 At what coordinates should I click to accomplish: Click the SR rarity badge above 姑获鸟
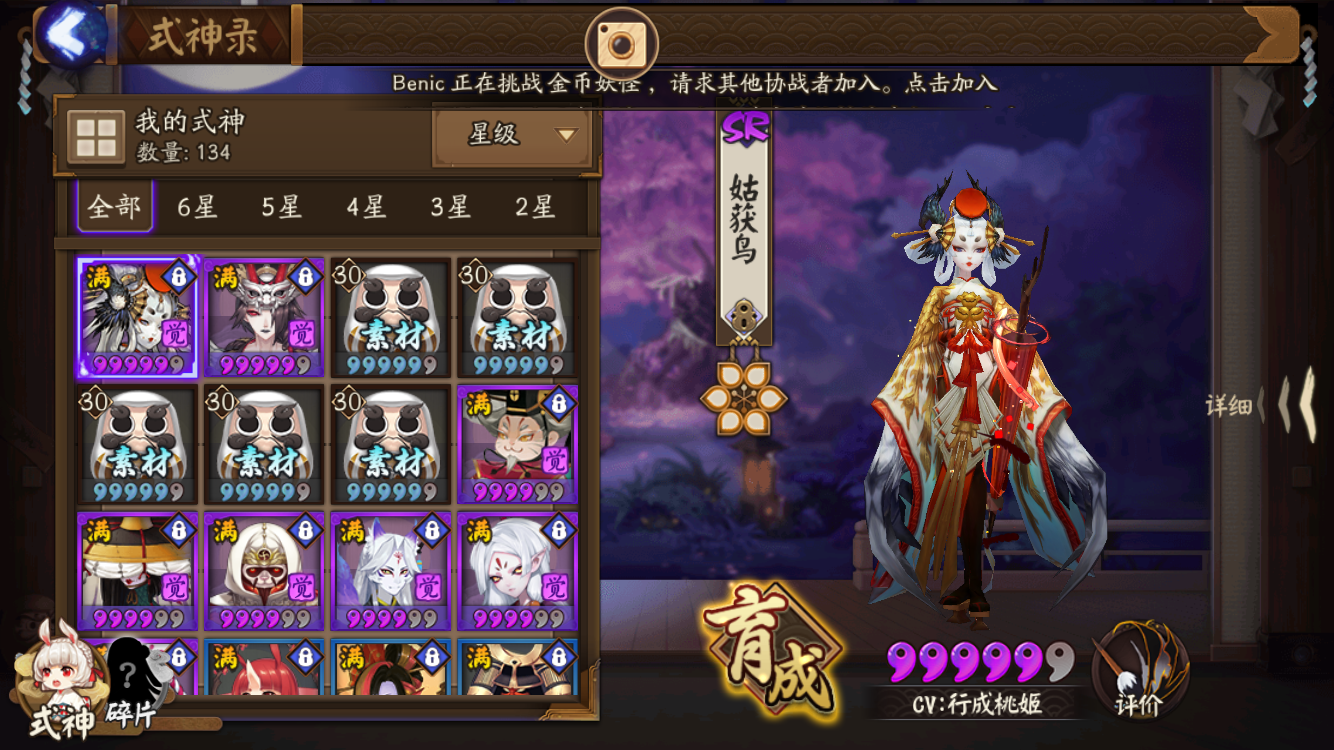click(x=744, y=125)
